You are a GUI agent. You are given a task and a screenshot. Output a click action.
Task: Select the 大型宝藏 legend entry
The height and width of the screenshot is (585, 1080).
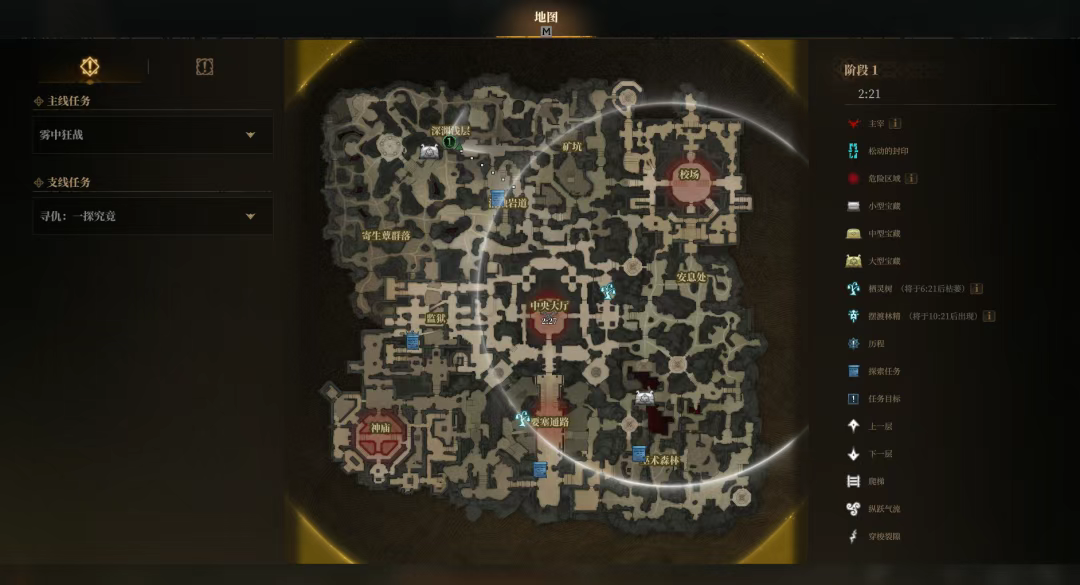tap(883, 261)
